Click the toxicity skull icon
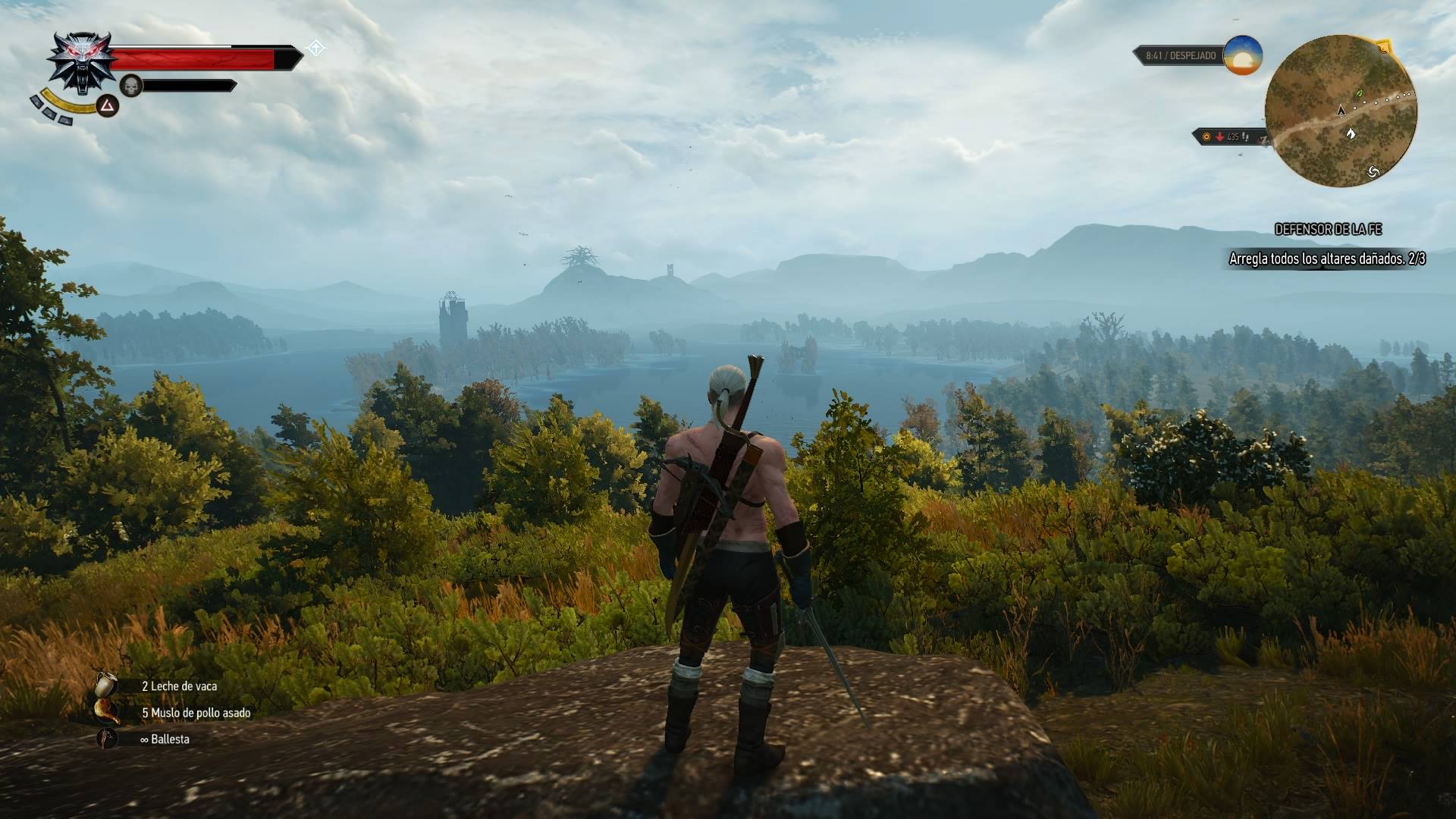The height and width of the screenshot is (819, 1456). (x=132, y=86)
